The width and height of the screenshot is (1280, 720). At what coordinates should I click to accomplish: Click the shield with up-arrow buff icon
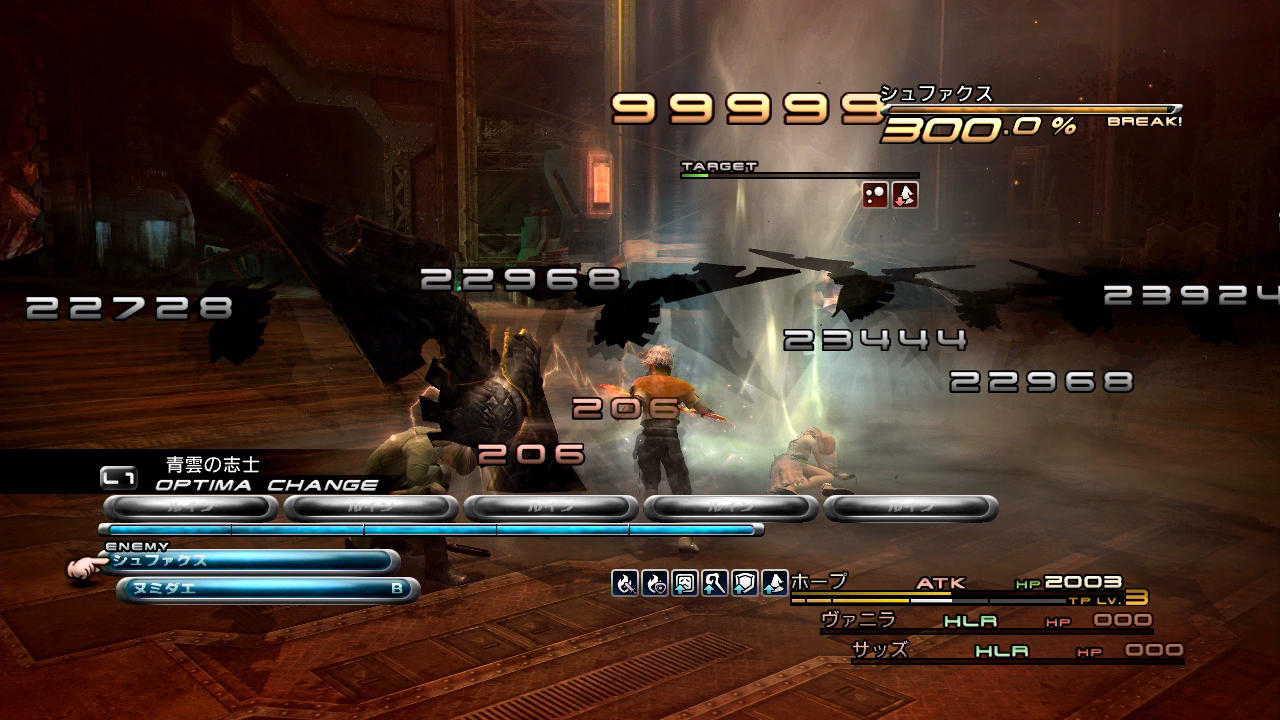click(x=745, y=583)
